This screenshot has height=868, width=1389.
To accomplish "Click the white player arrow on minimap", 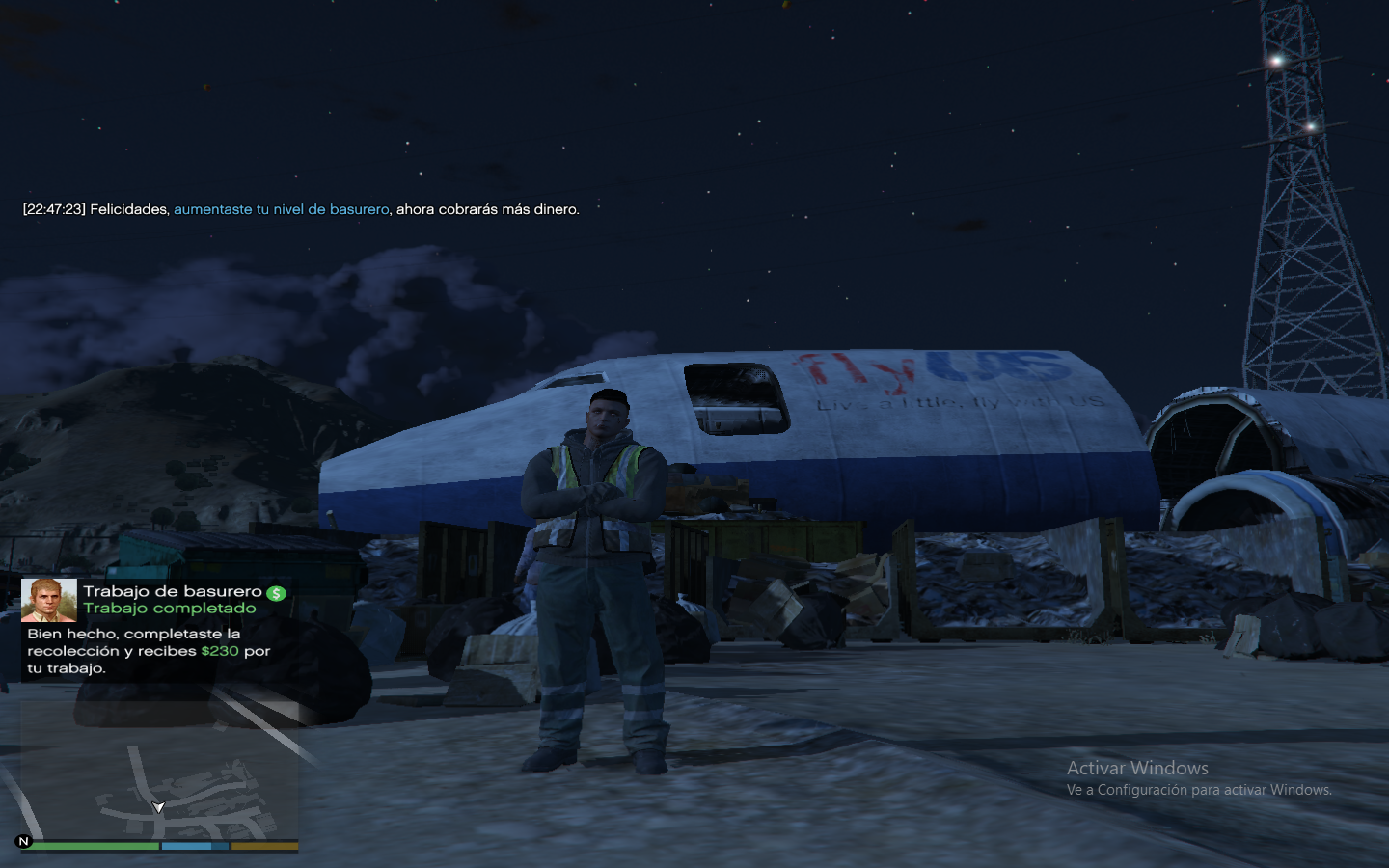I will pos(158,807).
